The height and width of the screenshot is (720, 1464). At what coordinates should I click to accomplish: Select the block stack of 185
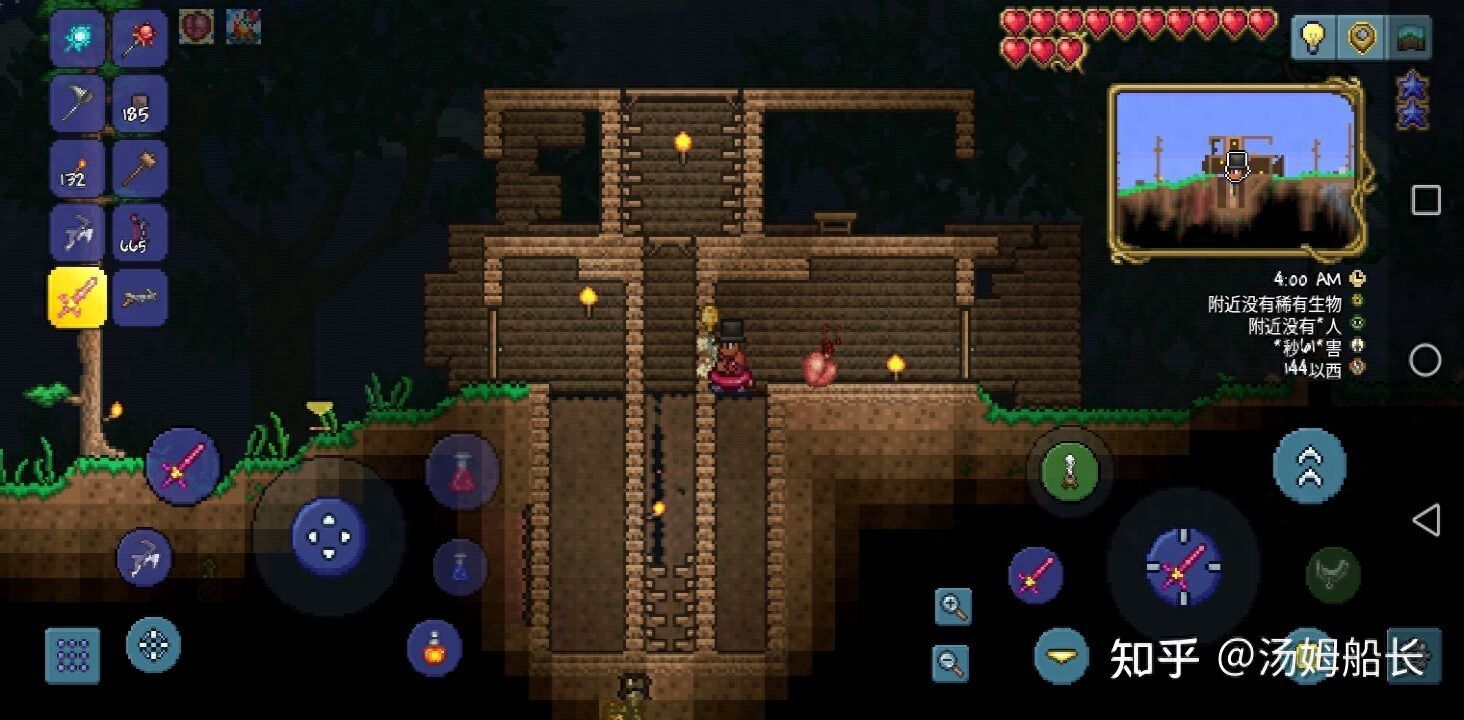(139, 104)
